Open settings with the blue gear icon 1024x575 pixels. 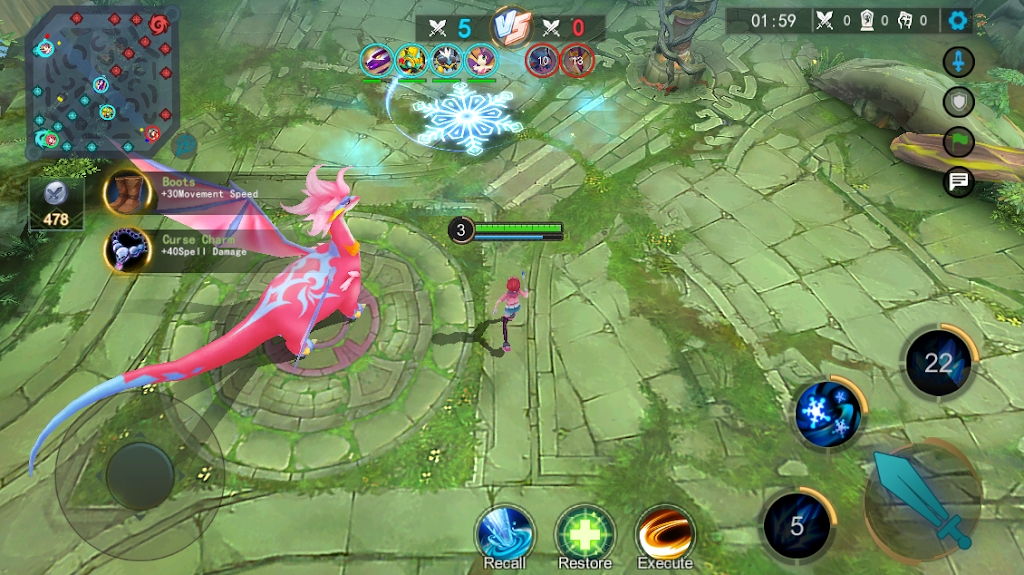click(x=959, y=20)
